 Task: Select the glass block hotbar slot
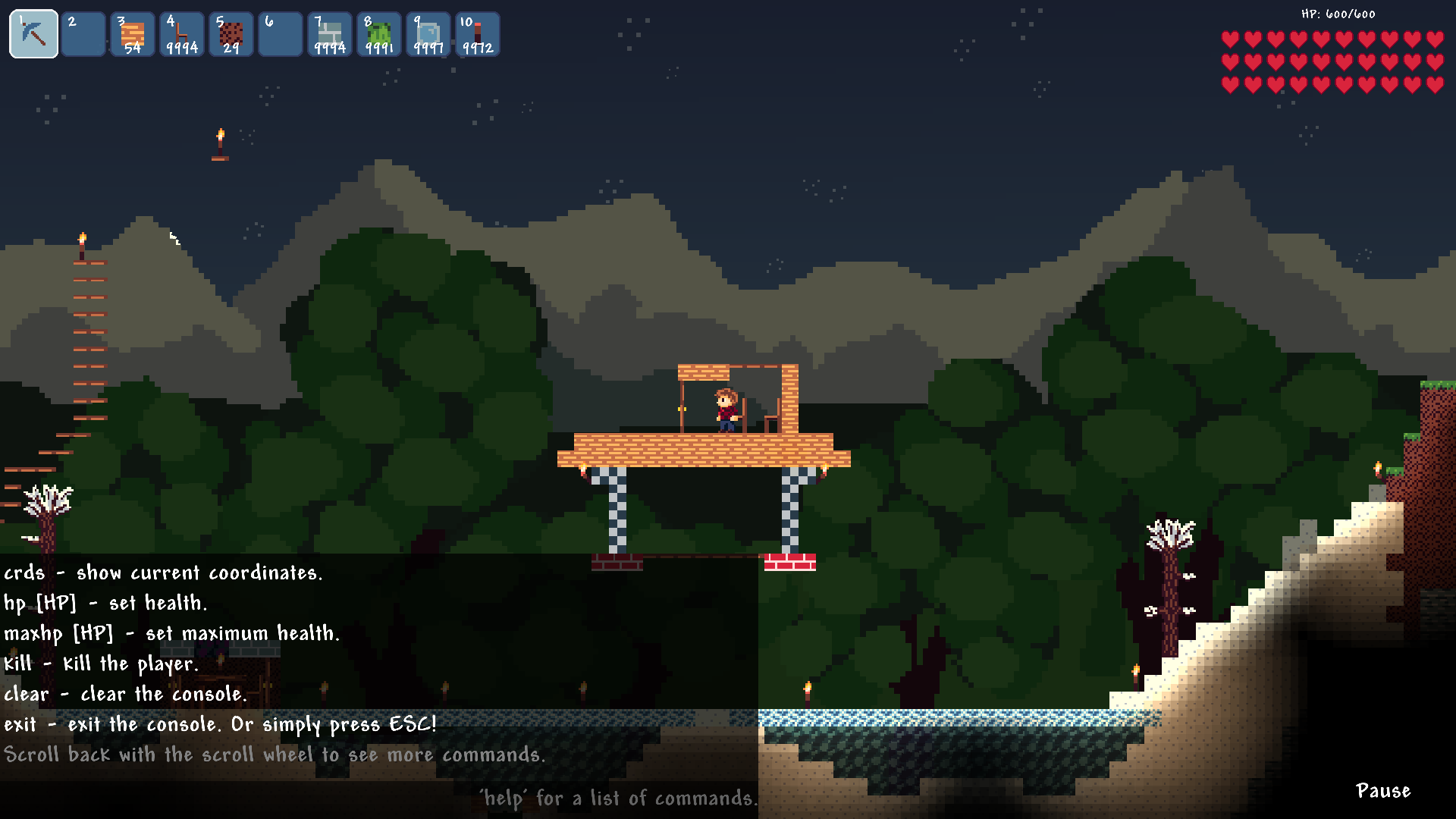[428, 34]
